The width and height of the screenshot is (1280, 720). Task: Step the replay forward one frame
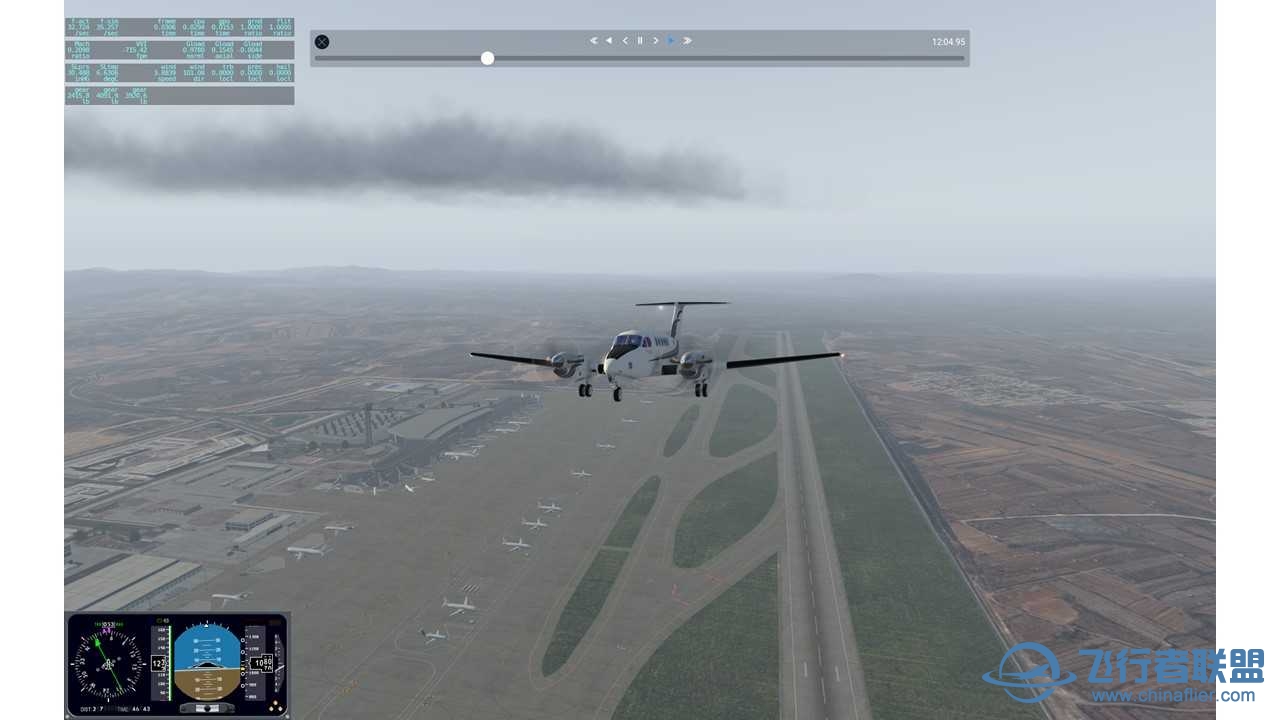coord(656,41)
